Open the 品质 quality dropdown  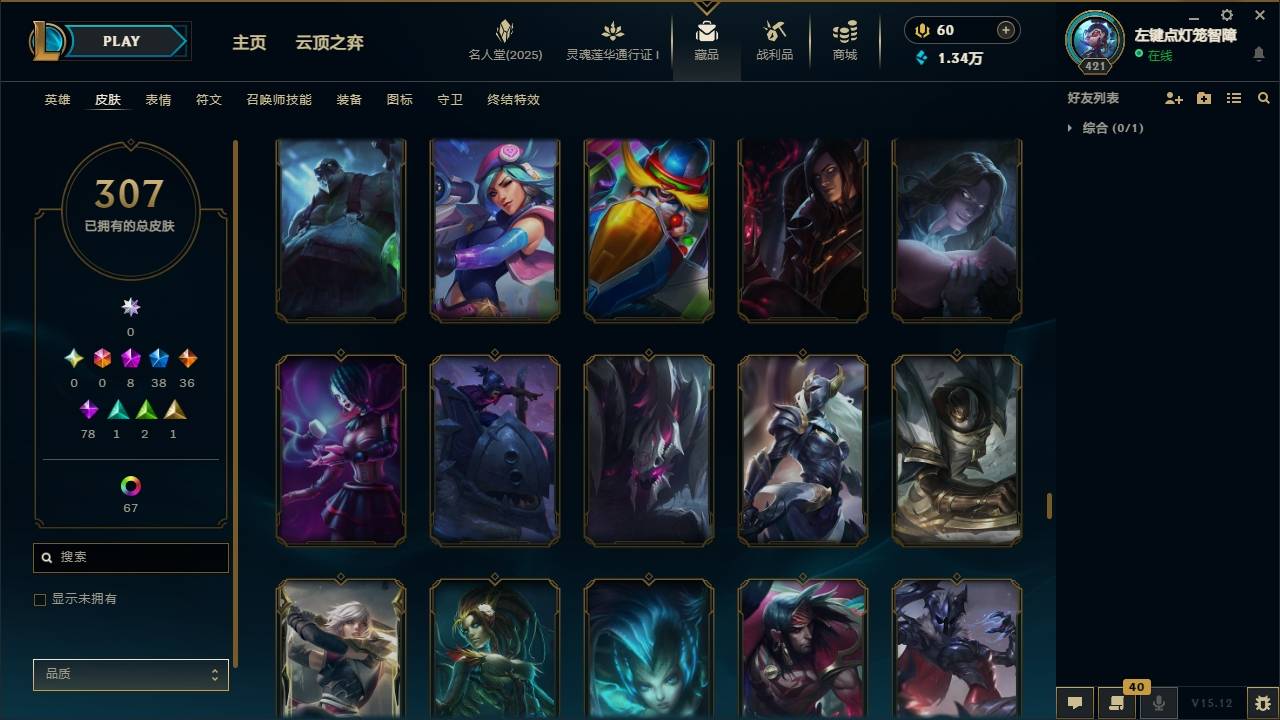pyautogui.click(x=130, y=674)
